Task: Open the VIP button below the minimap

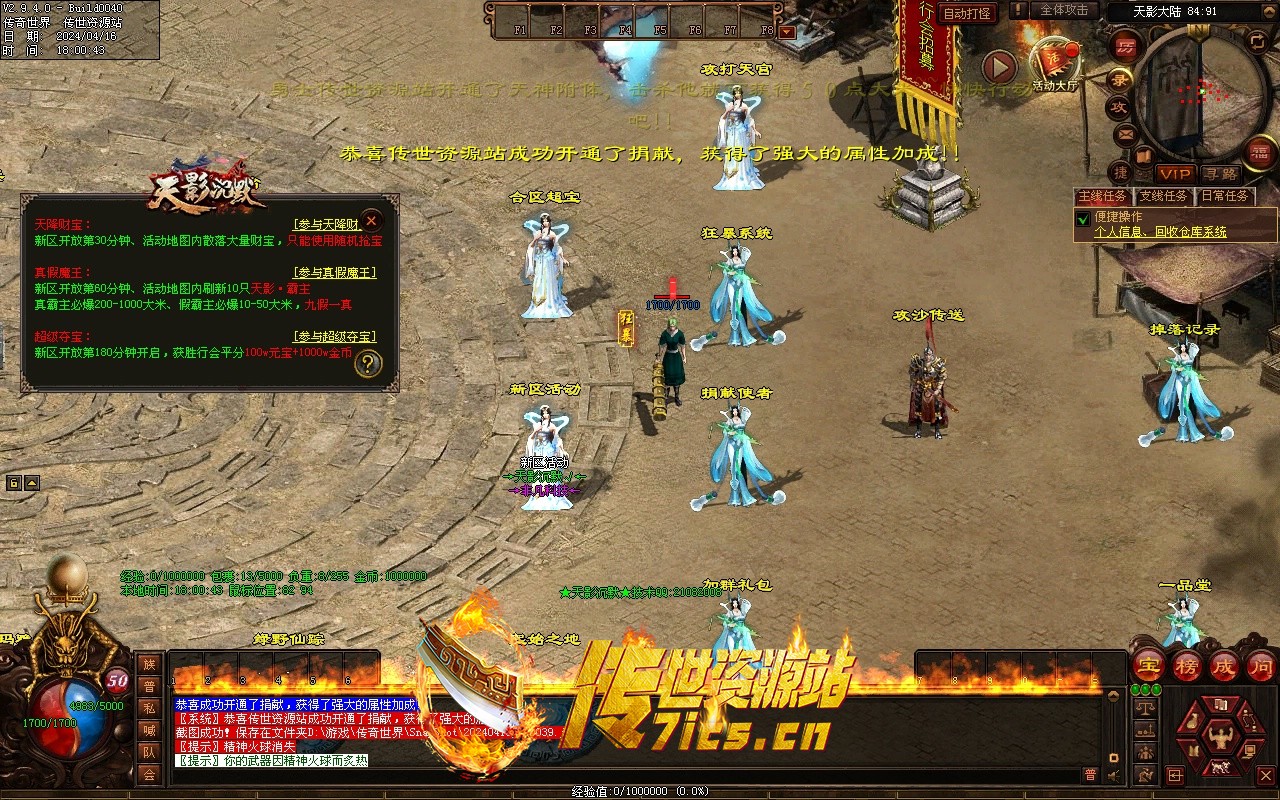Action: 1175,173
